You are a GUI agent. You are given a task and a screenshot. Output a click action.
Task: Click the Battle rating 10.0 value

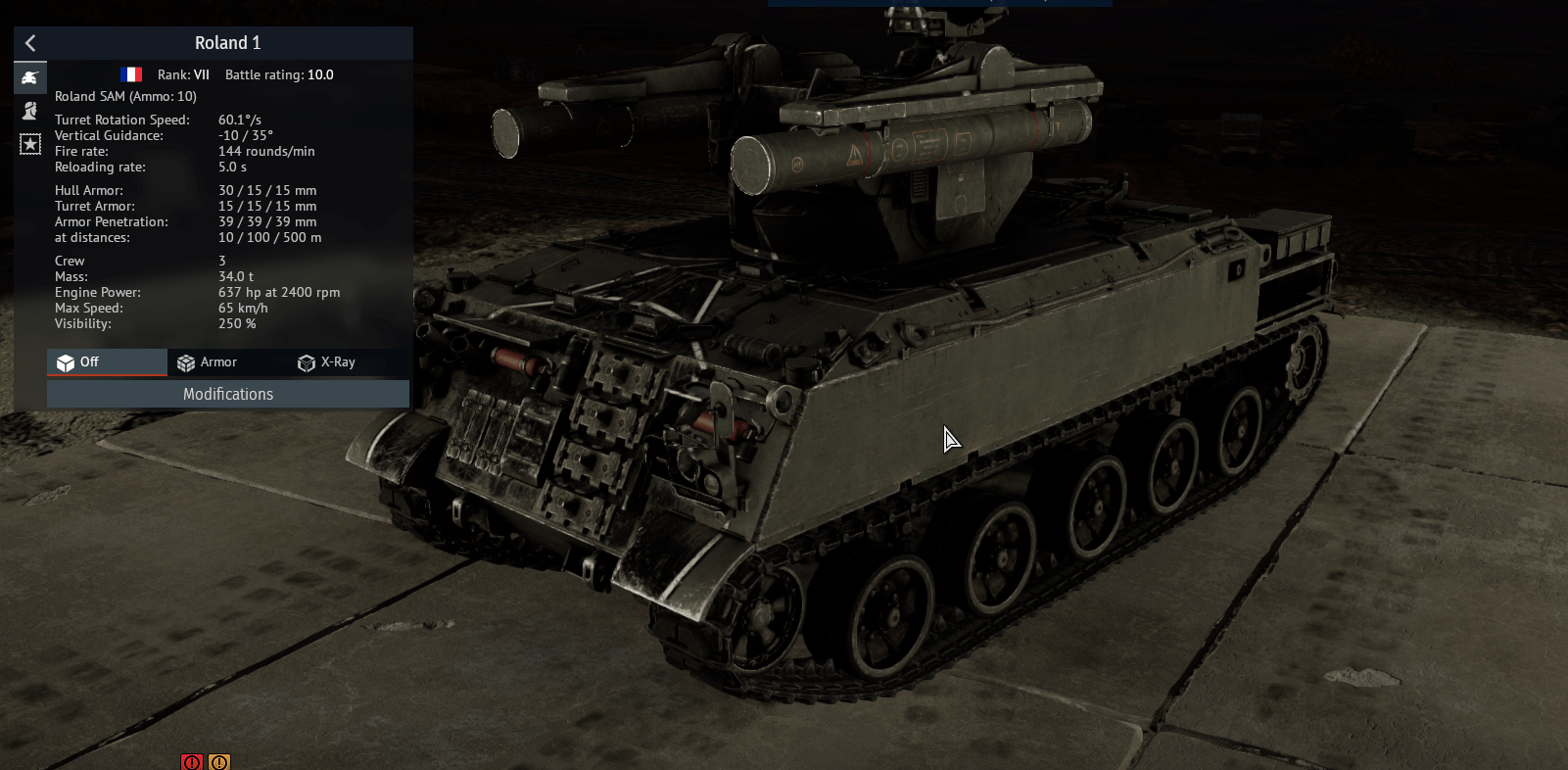320,74
